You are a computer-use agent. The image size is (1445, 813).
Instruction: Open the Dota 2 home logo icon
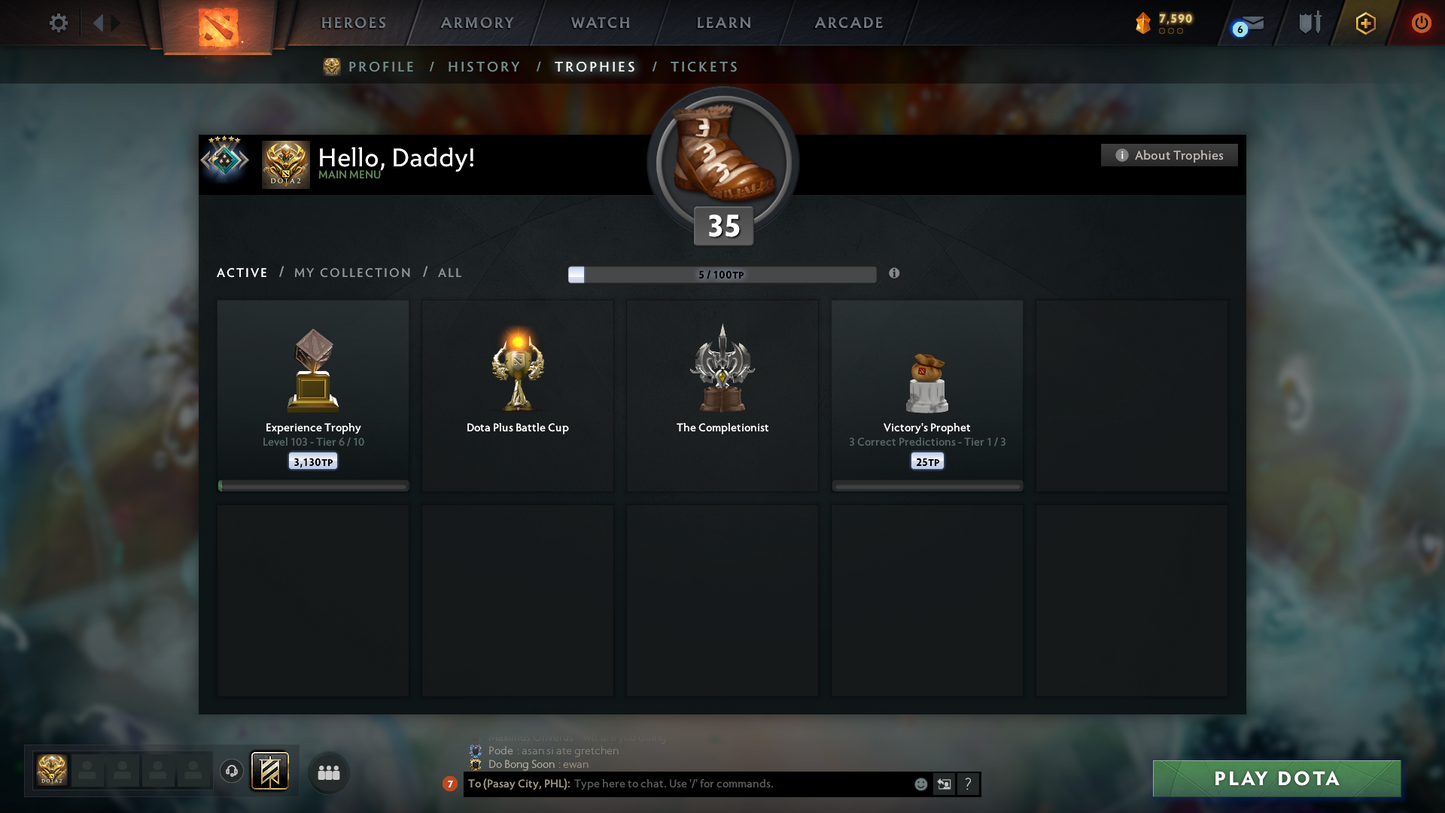coord(219,27)
